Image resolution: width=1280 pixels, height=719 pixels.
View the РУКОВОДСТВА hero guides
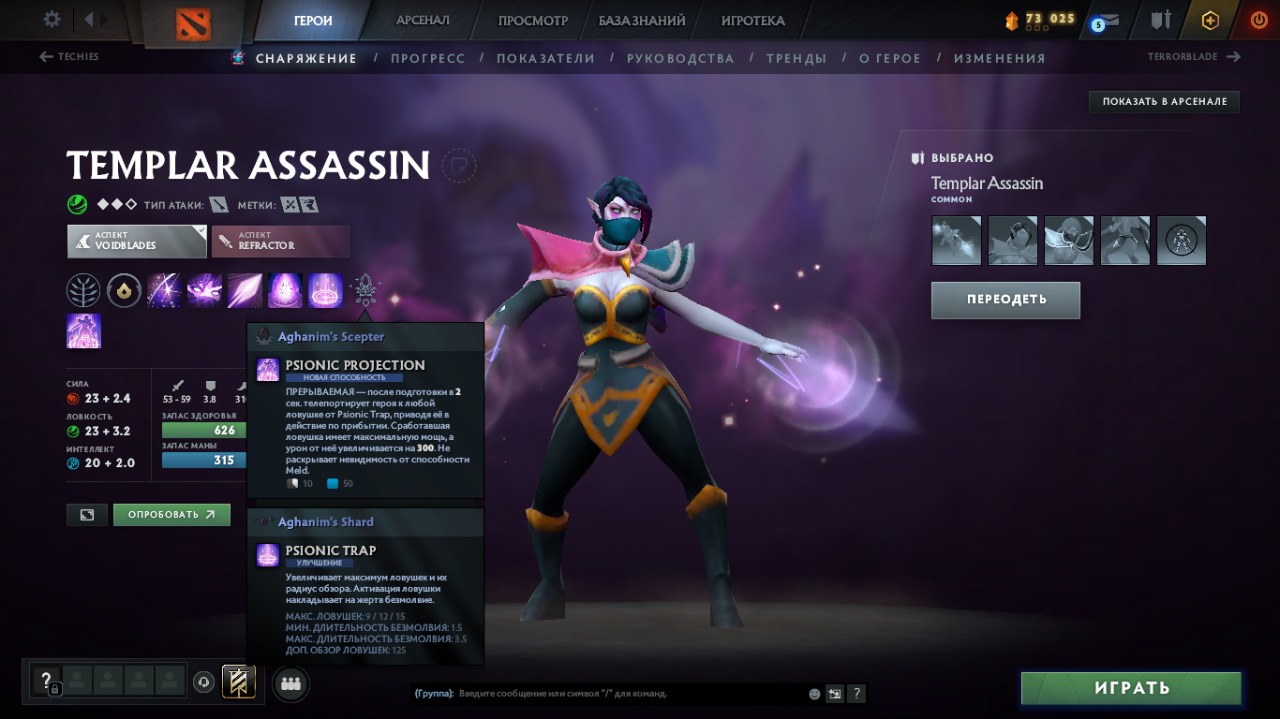[x=680, y=58]
